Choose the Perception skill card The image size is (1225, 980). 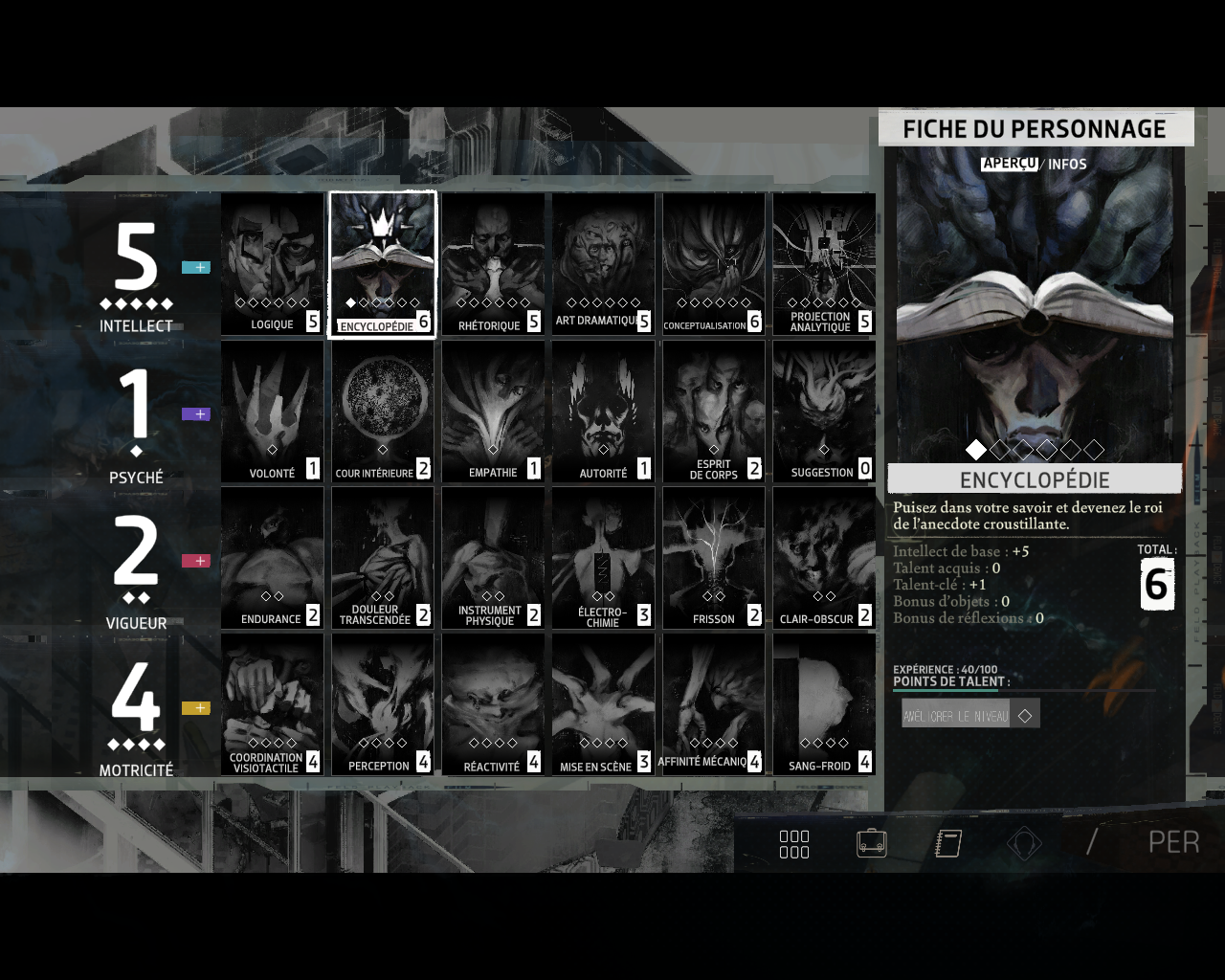click(x=383, y=704)
